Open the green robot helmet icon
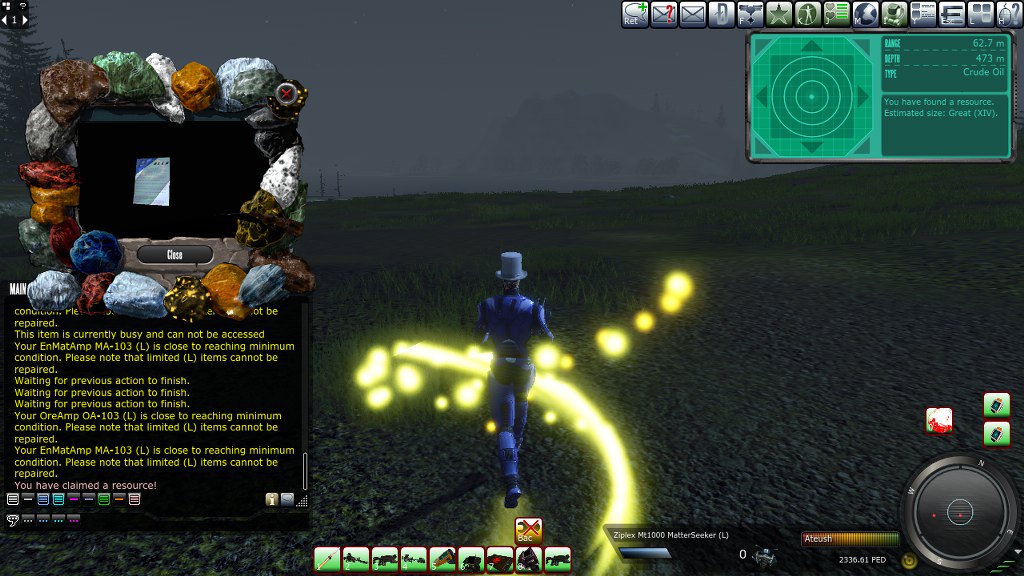 (894, 14)
